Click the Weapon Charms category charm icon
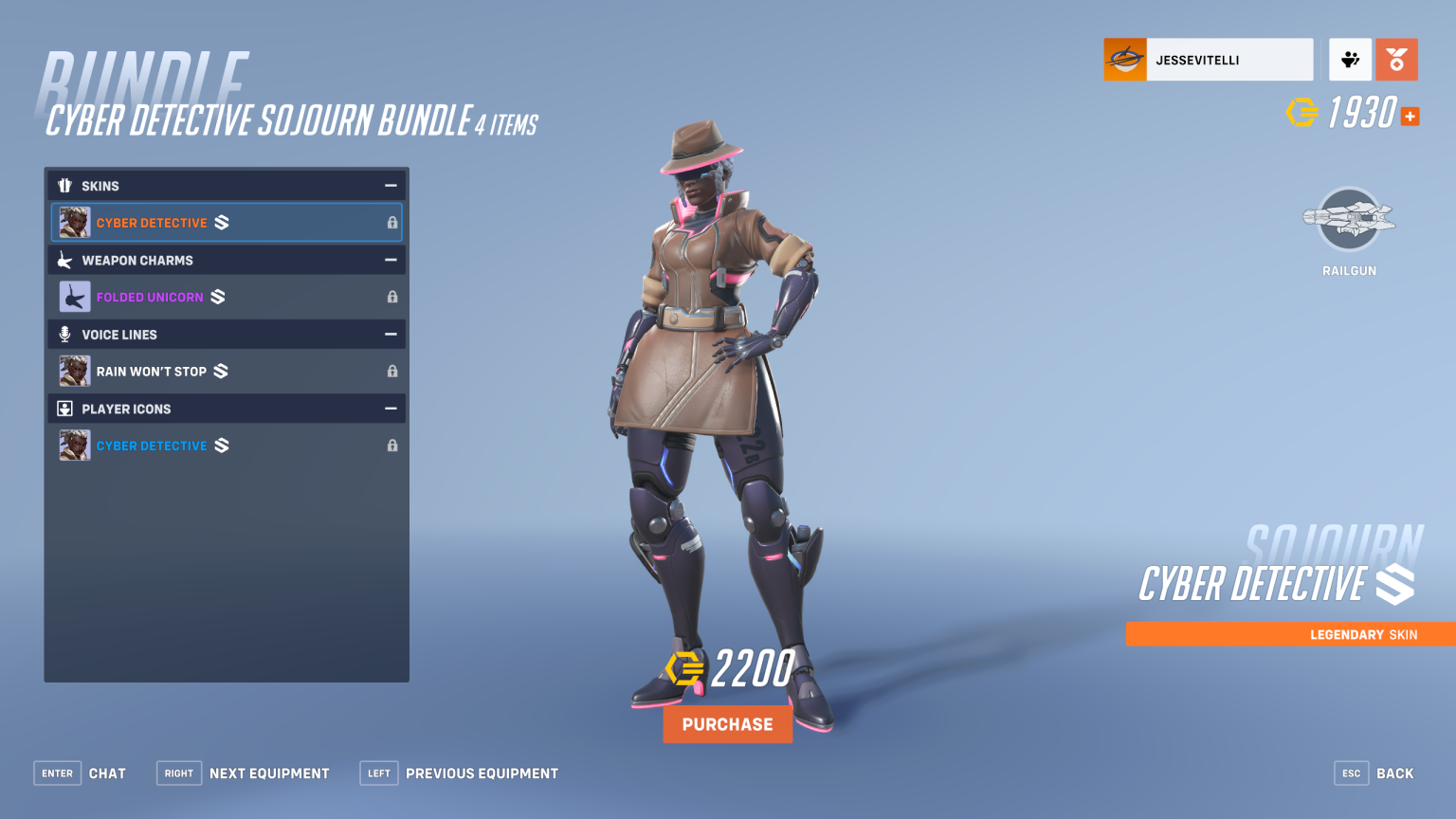The width and height of the screenshot is (1456, 819). [x=64, y=260]
